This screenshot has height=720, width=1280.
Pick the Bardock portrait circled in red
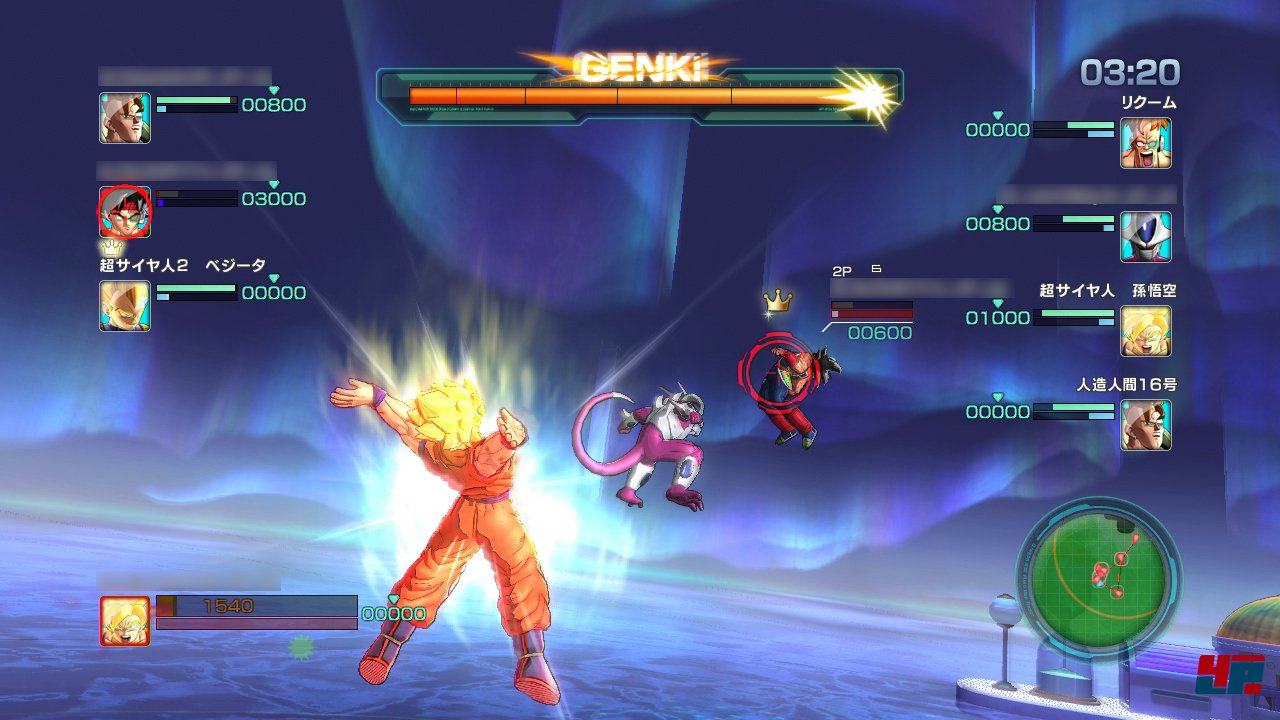[125, 212]
